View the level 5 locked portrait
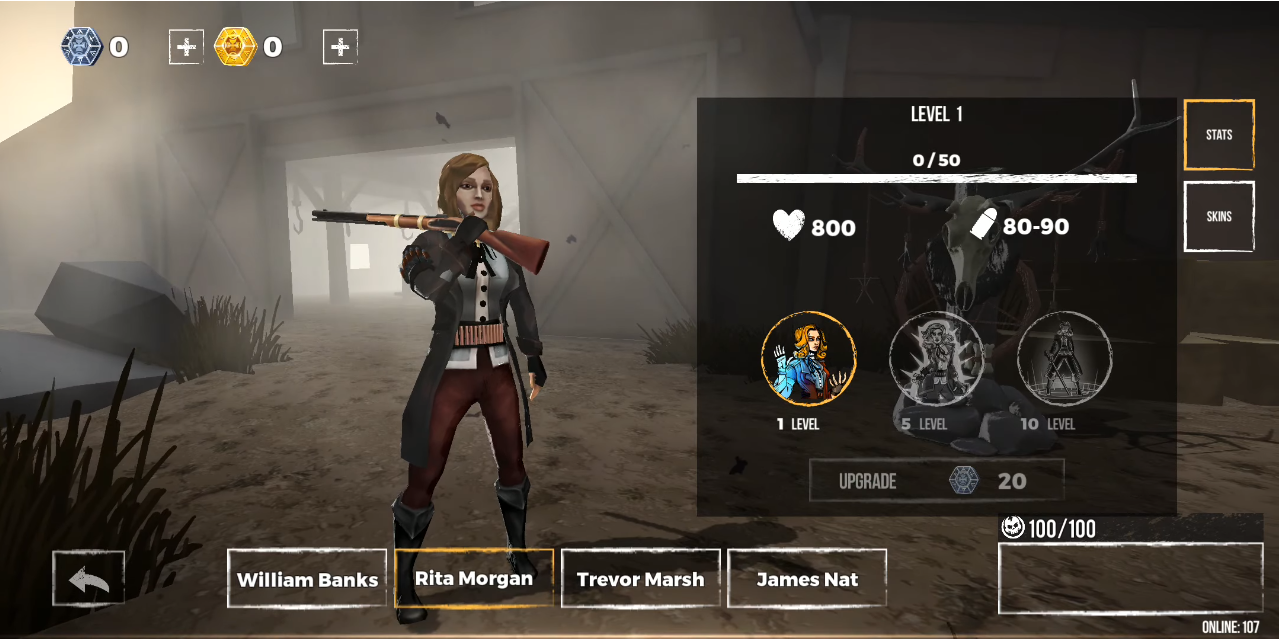The width and height of the screenshot is (1280, 639). (936, 359)
